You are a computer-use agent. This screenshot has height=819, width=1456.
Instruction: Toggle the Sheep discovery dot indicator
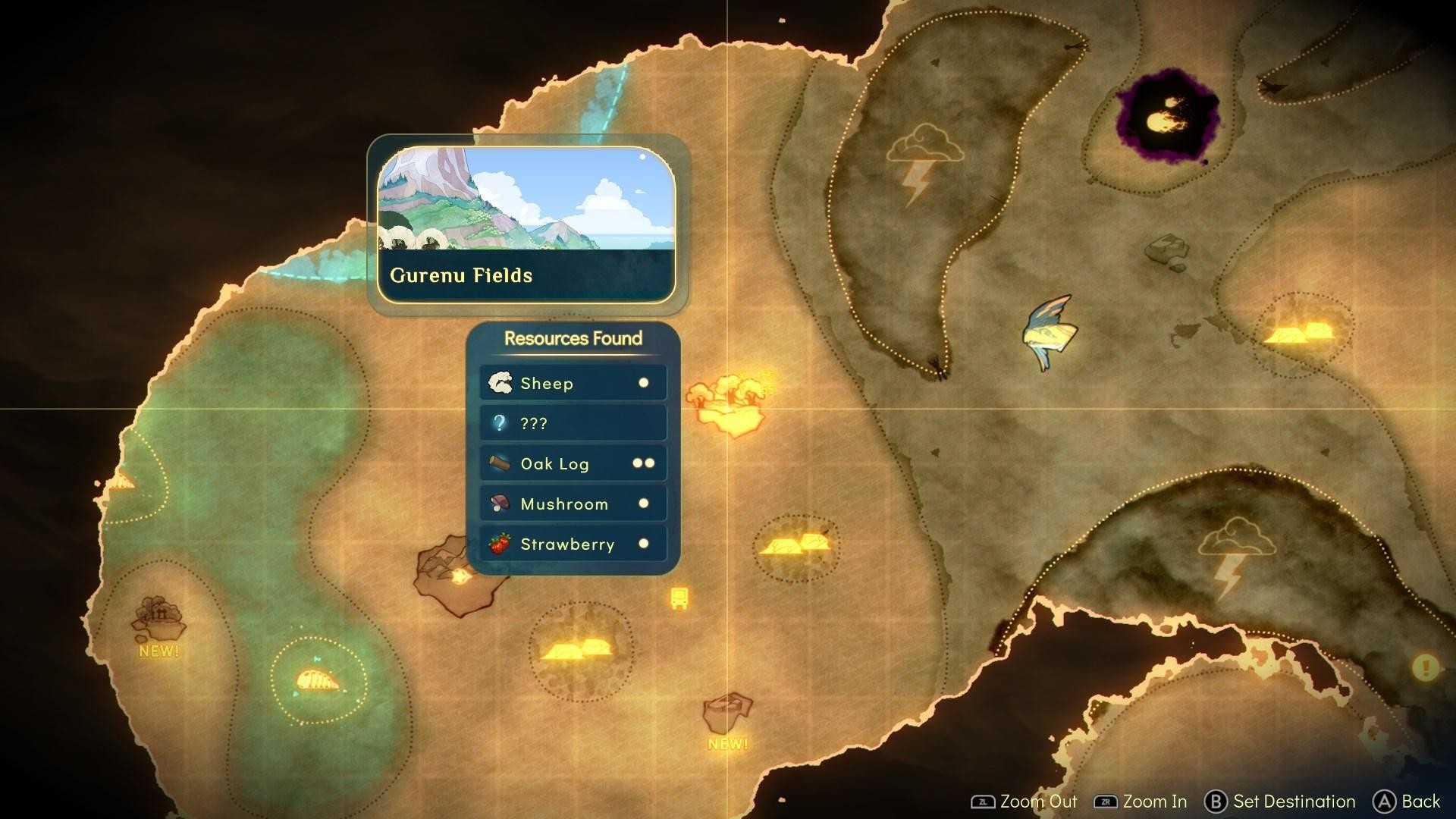644,383
